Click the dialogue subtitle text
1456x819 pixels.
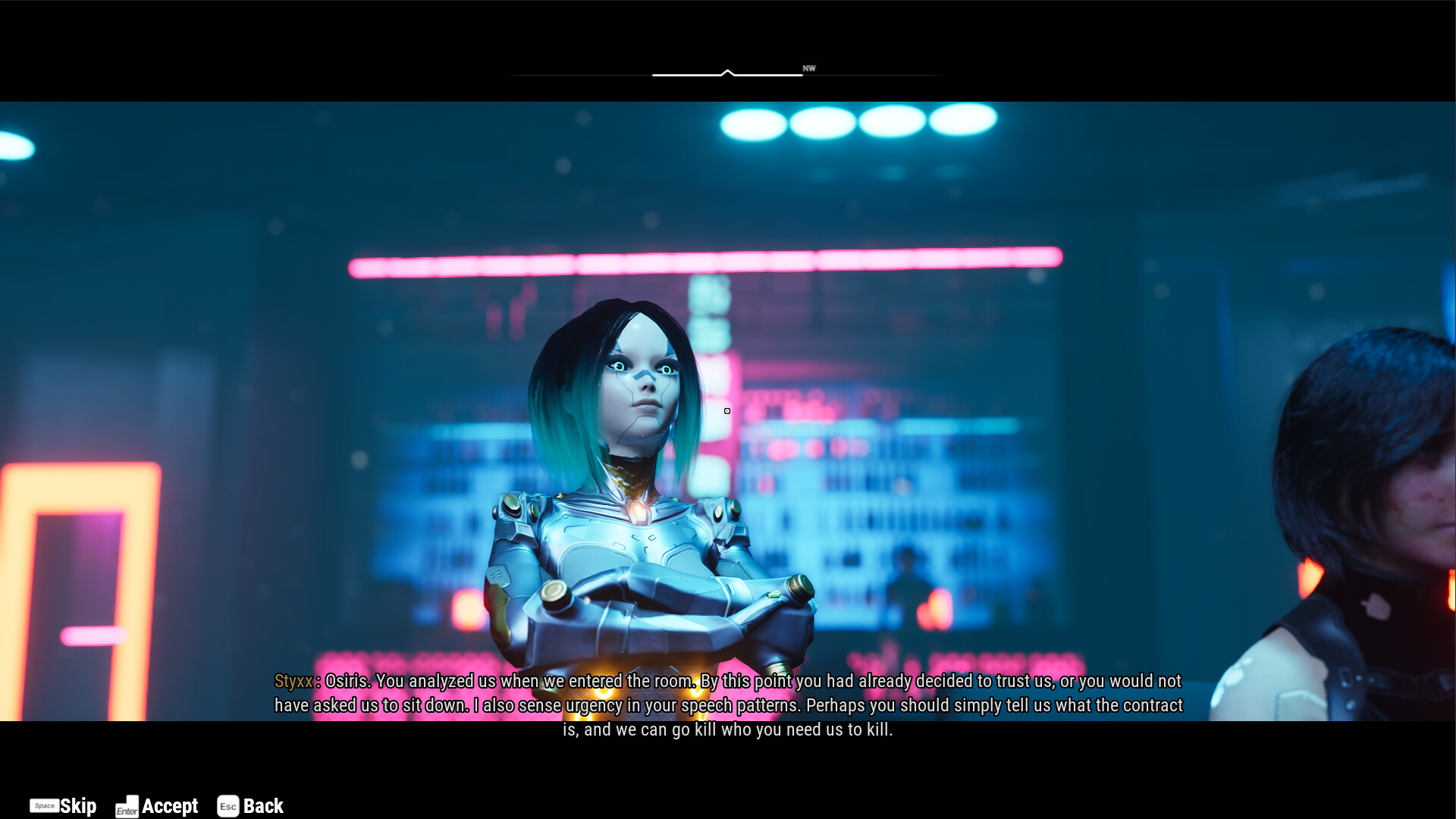pos(728,705)
